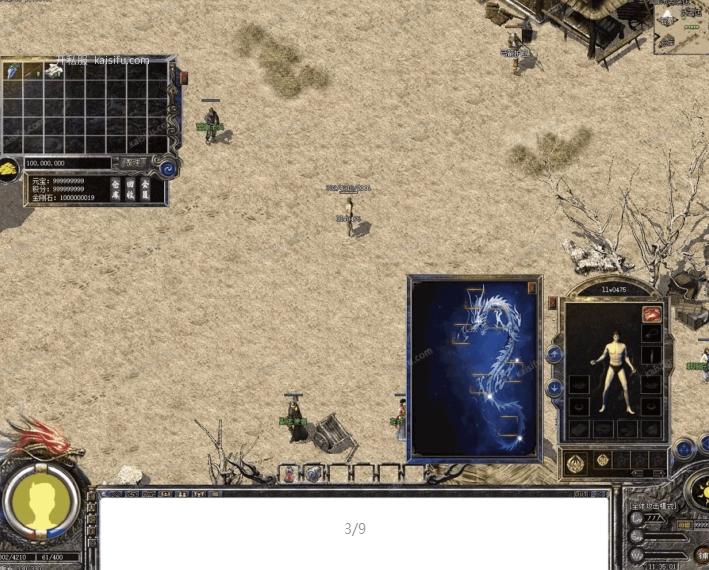The image size is (709, 570).
Task: Close the blue dragon panel
Action: [532, 288]
